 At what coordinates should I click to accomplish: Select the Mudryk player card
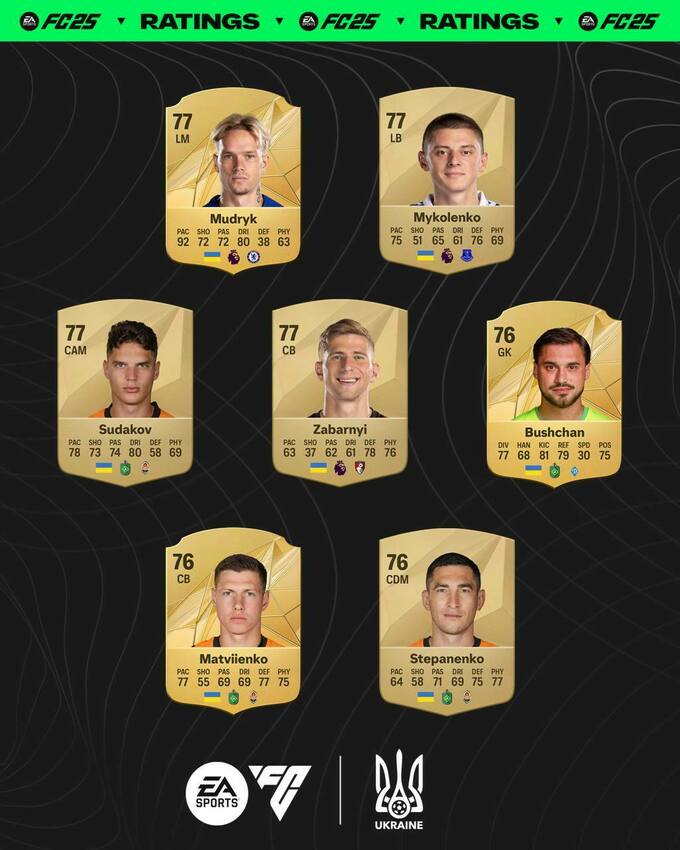click(x=233, y=180)
